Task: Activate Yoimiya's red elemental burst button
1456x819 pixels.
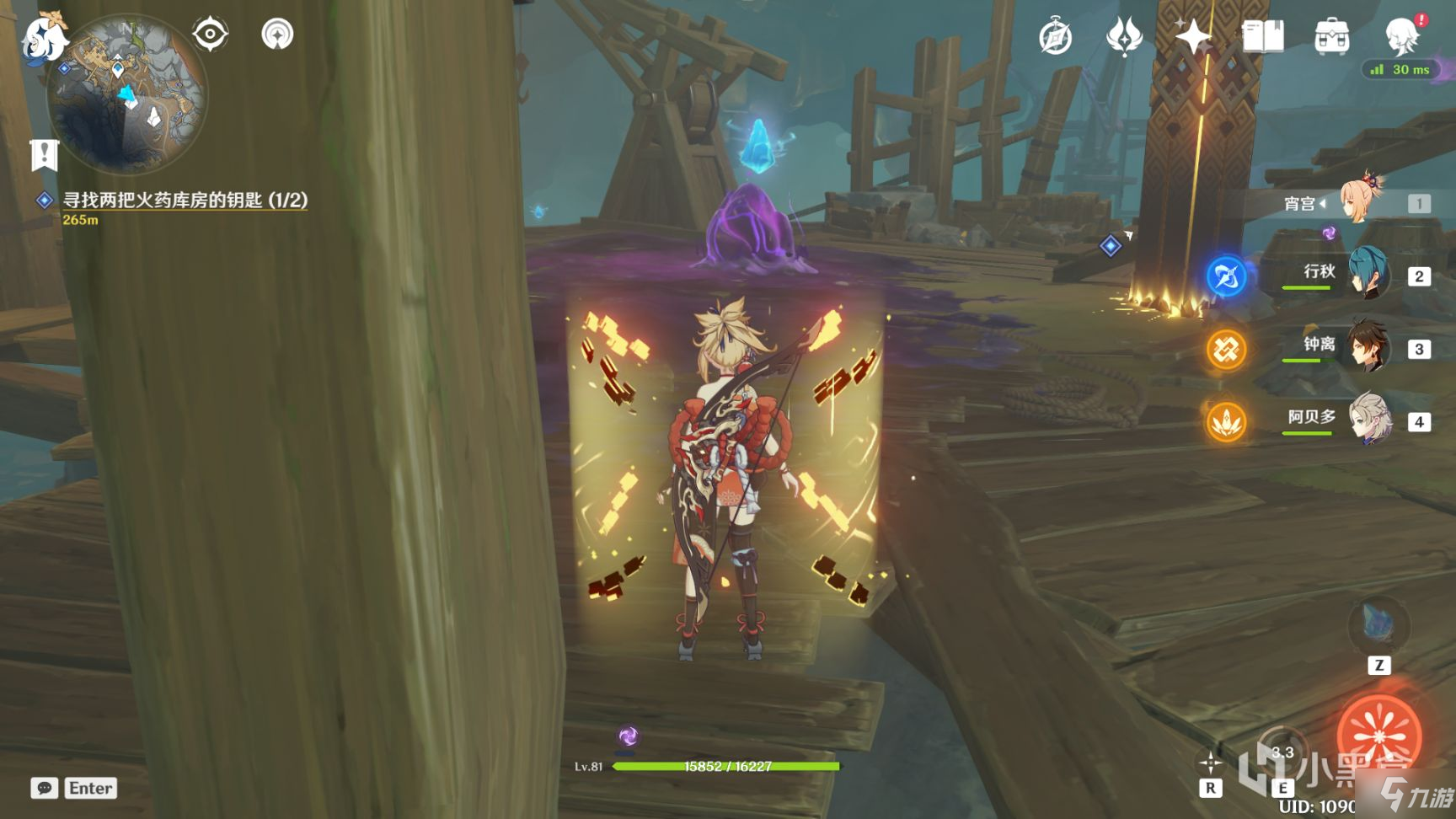Action: 1378,736
